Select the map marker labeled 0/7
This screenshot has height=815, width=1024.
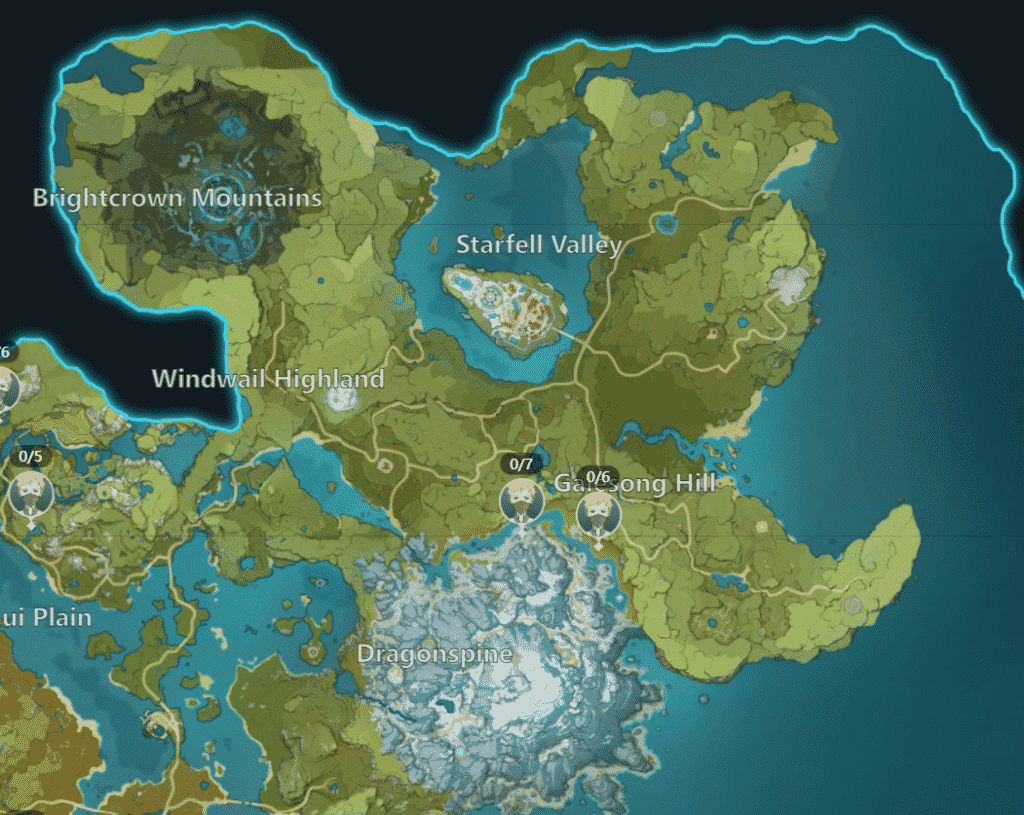pos(521,498)
